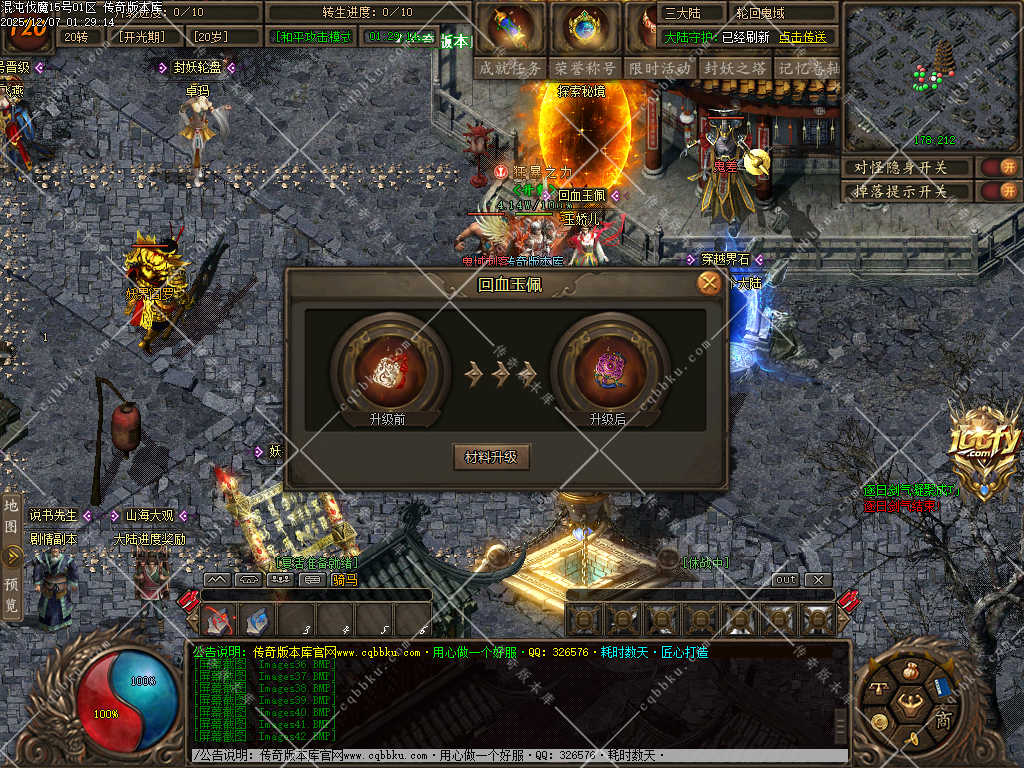Viewport: 1024px width, 768px height.
Task: Open the 荣誉称号 honor titles menu
Action: coord(585,68)
